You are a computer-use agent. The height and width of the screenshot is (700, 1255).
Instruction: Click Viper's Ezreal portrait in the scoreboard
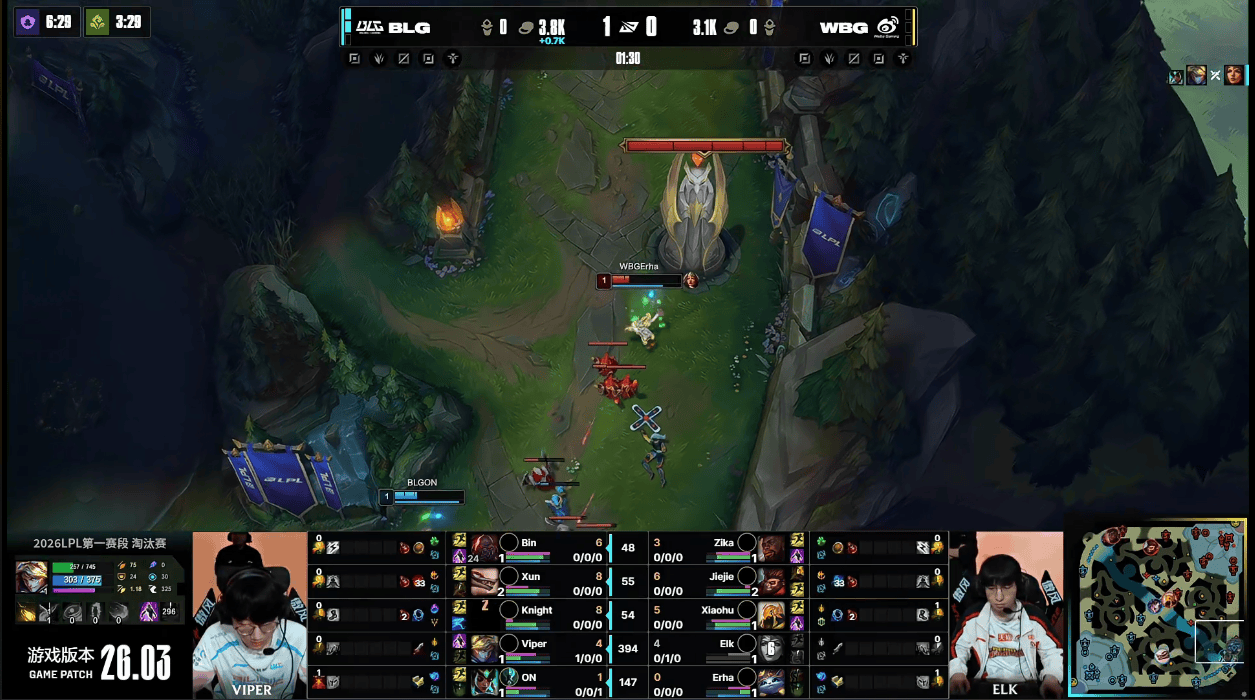click(485, 648)
